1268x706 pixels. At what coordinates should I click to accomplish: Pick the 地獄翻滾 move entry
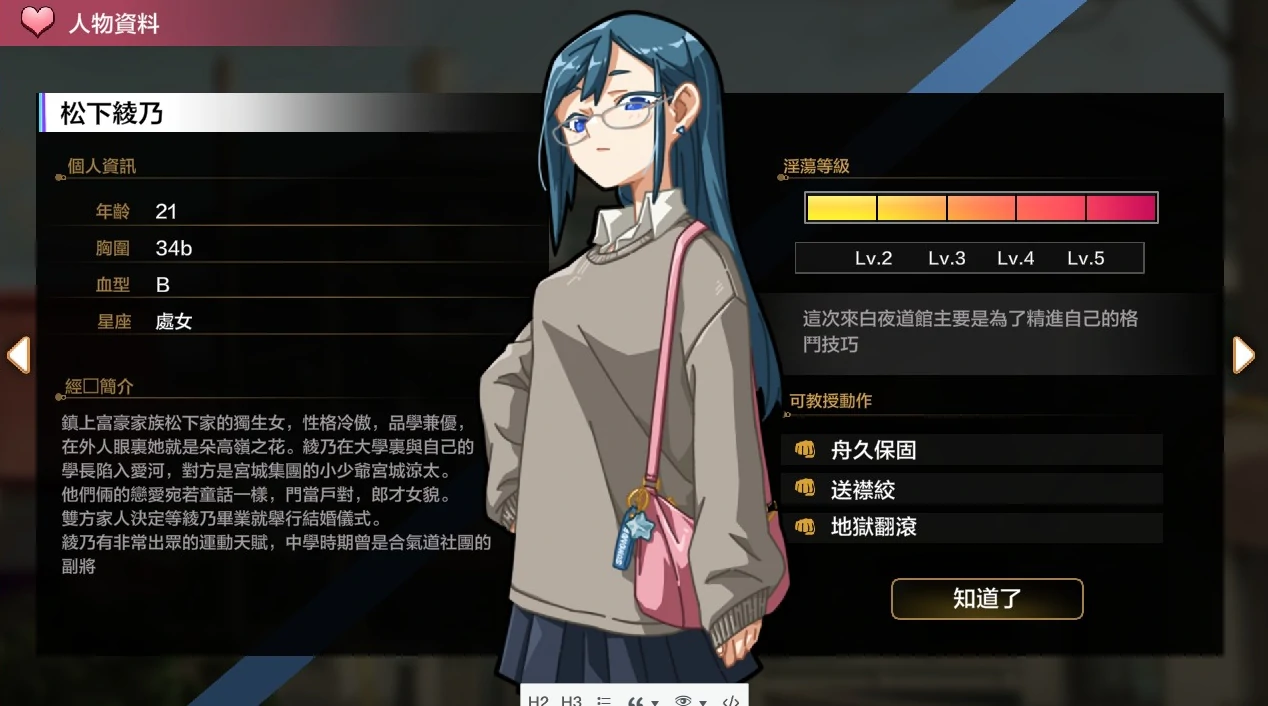[971, 527]
